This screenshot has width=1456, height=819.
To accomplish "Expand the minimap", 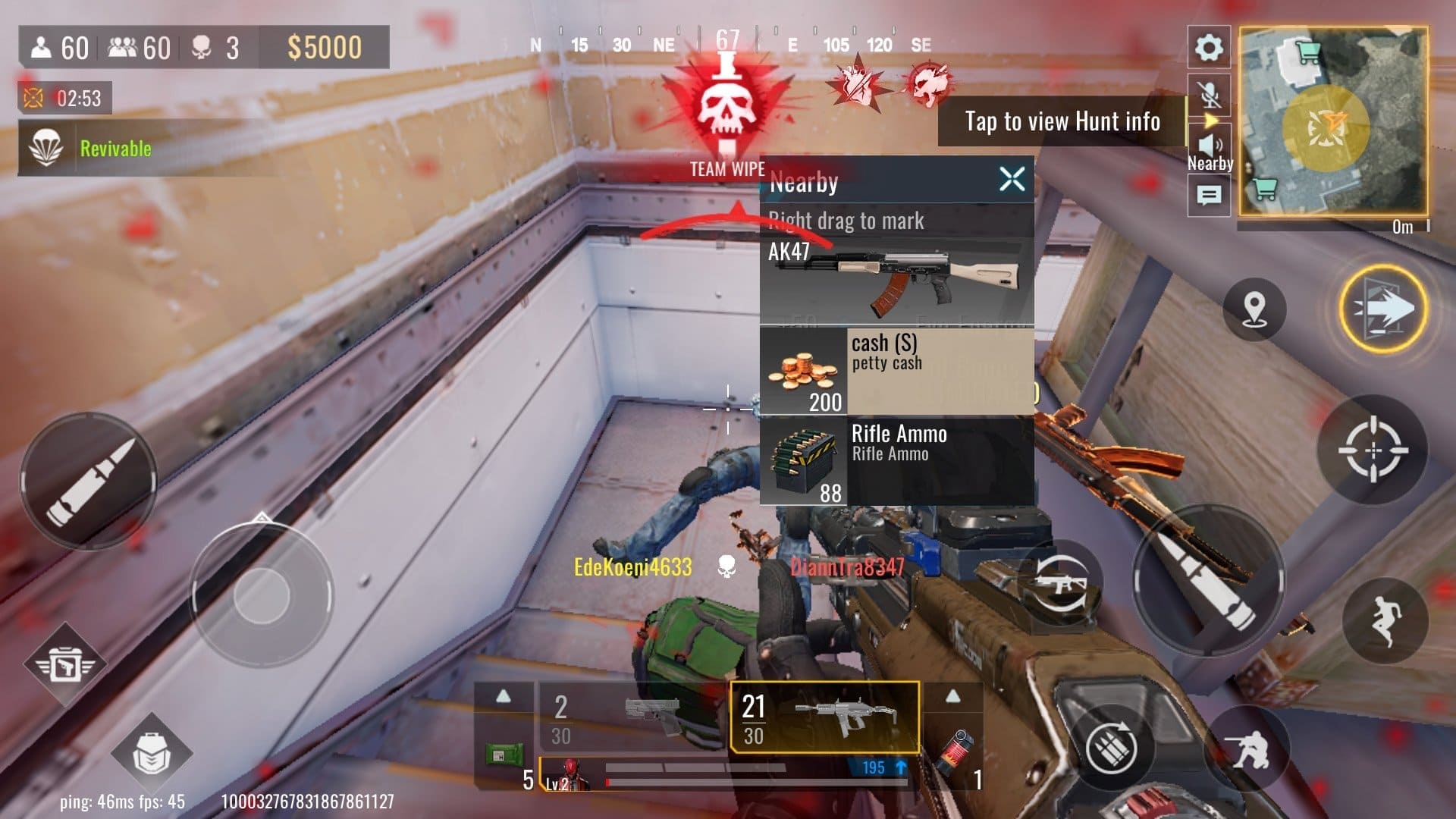I will click(x=1333, y=121).
